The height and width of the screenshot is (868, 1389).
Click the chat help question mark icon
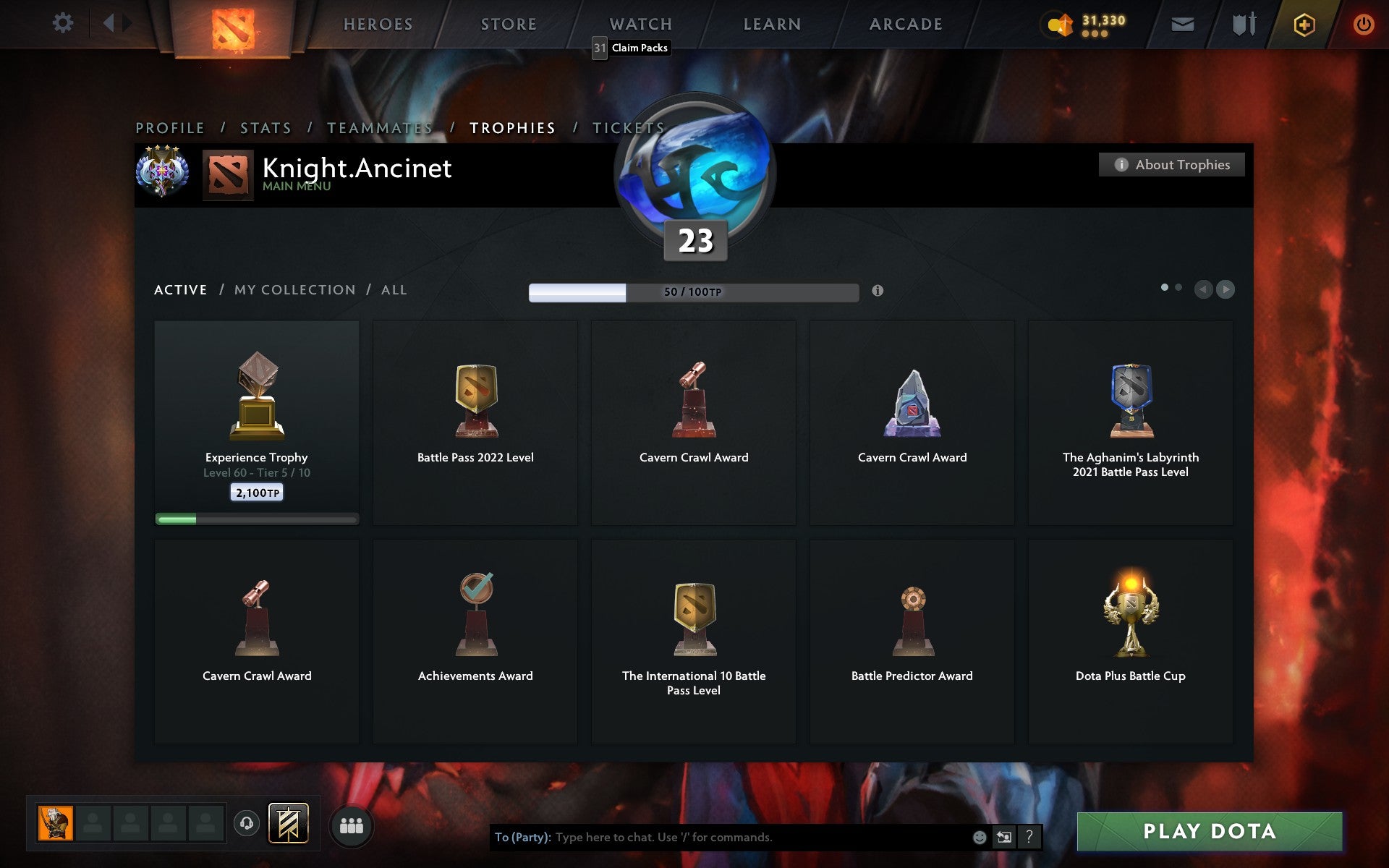click(1029, 838)
